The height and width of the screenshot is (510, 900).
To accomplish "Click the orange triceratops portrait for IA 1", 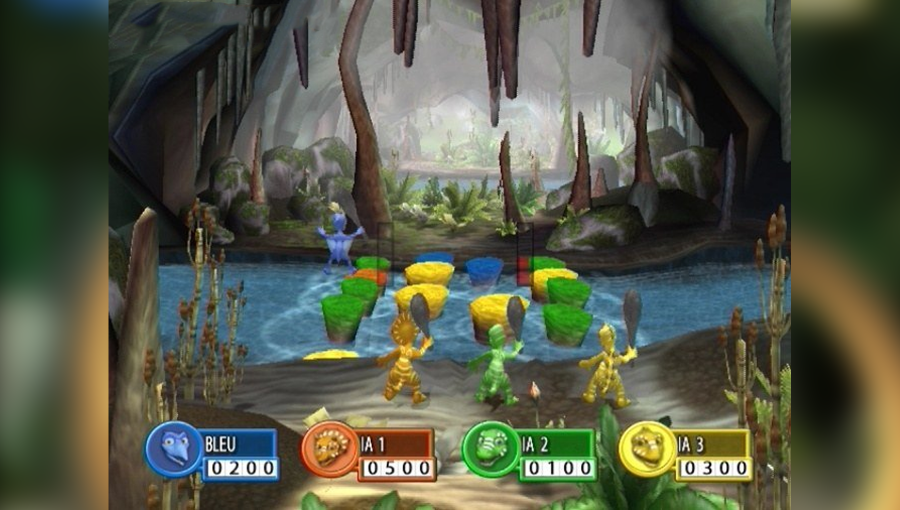I will pos(331,448).
